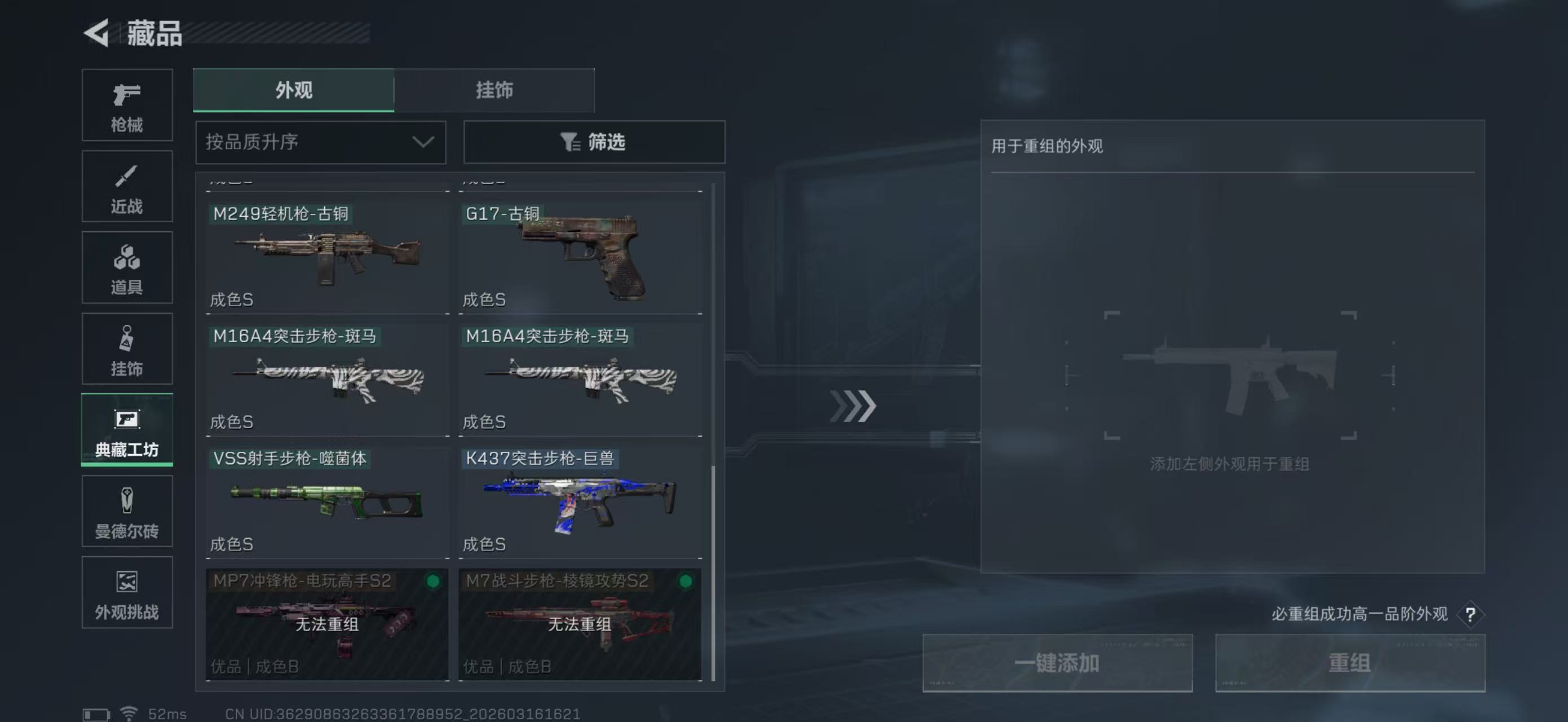This screenshot has height=722, width=1568.
Task: Switch to the 挂饰 tab
Action: click(494, 90)
